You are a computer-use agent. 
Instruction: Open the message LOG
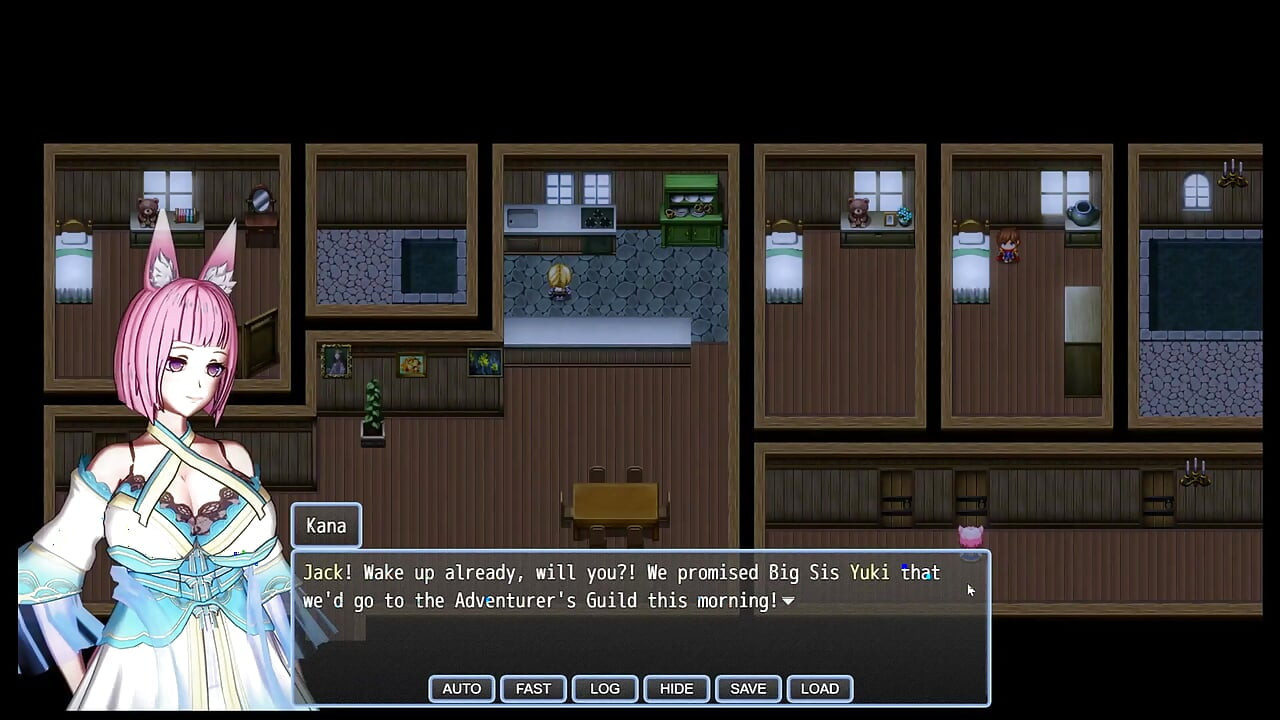pos(604,688)
